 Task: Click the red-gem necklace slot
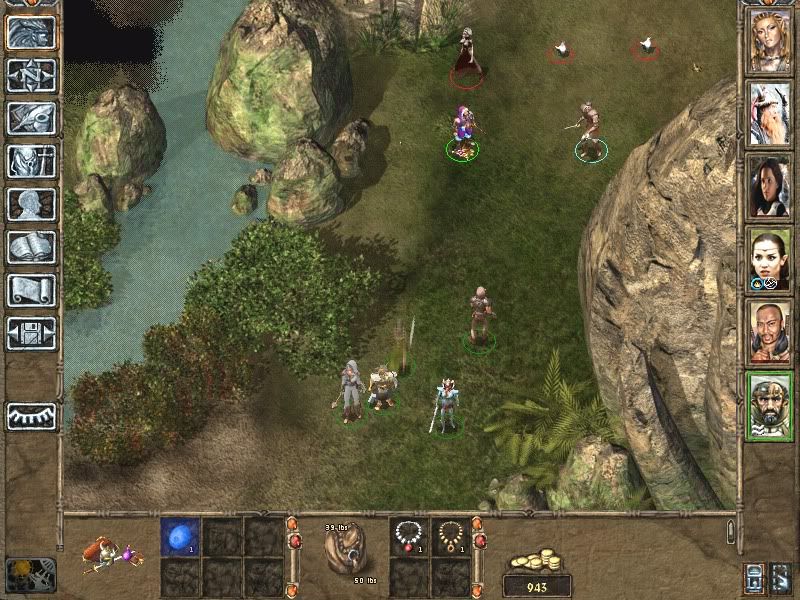(408, 537)
